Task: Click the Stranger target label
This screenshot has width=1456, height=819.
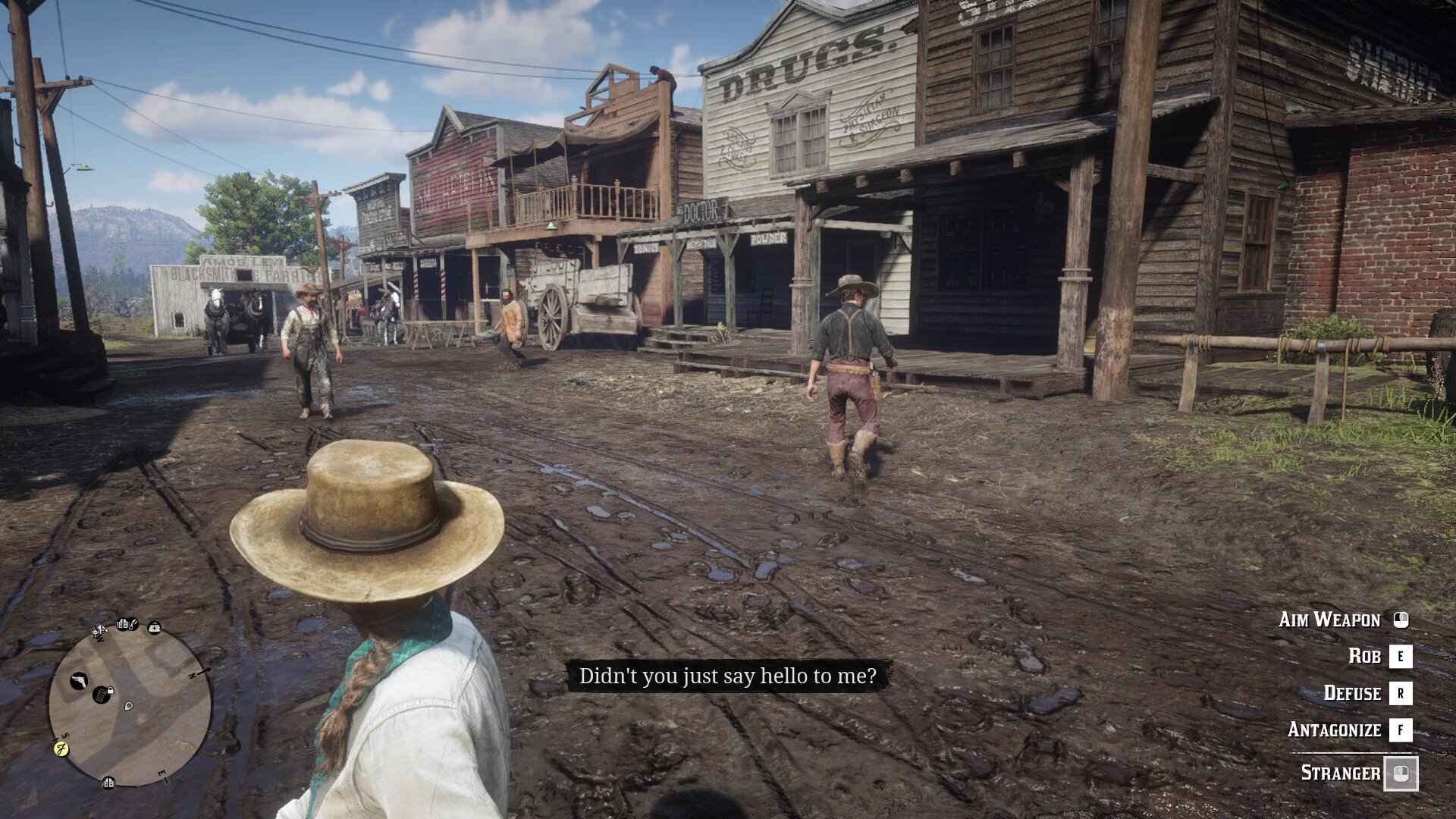Action: coord(1340,773)
